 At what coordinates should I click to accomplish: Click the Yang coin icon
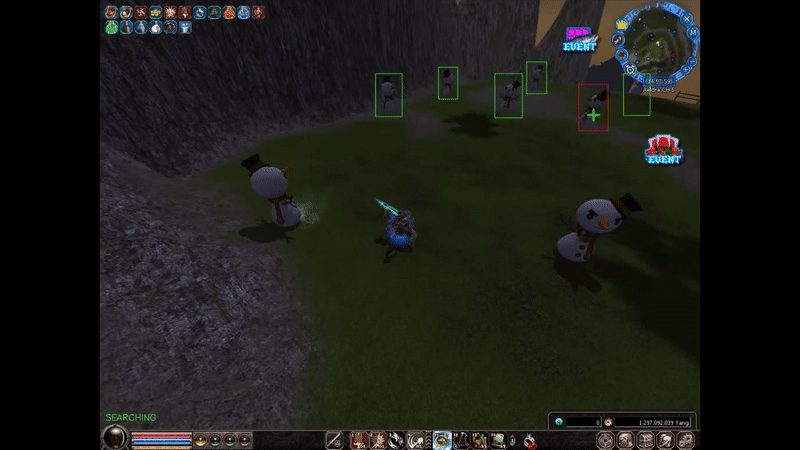coord(608,422)
